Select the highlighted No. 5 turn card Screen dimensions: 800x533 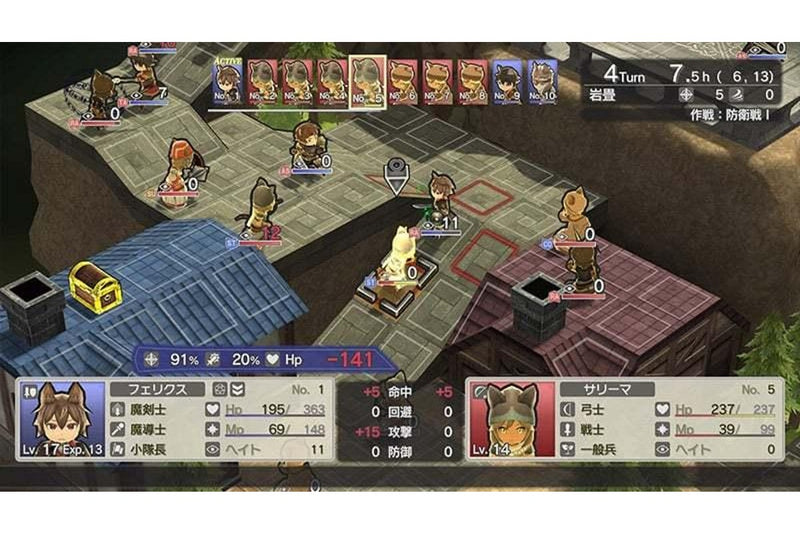366,80
